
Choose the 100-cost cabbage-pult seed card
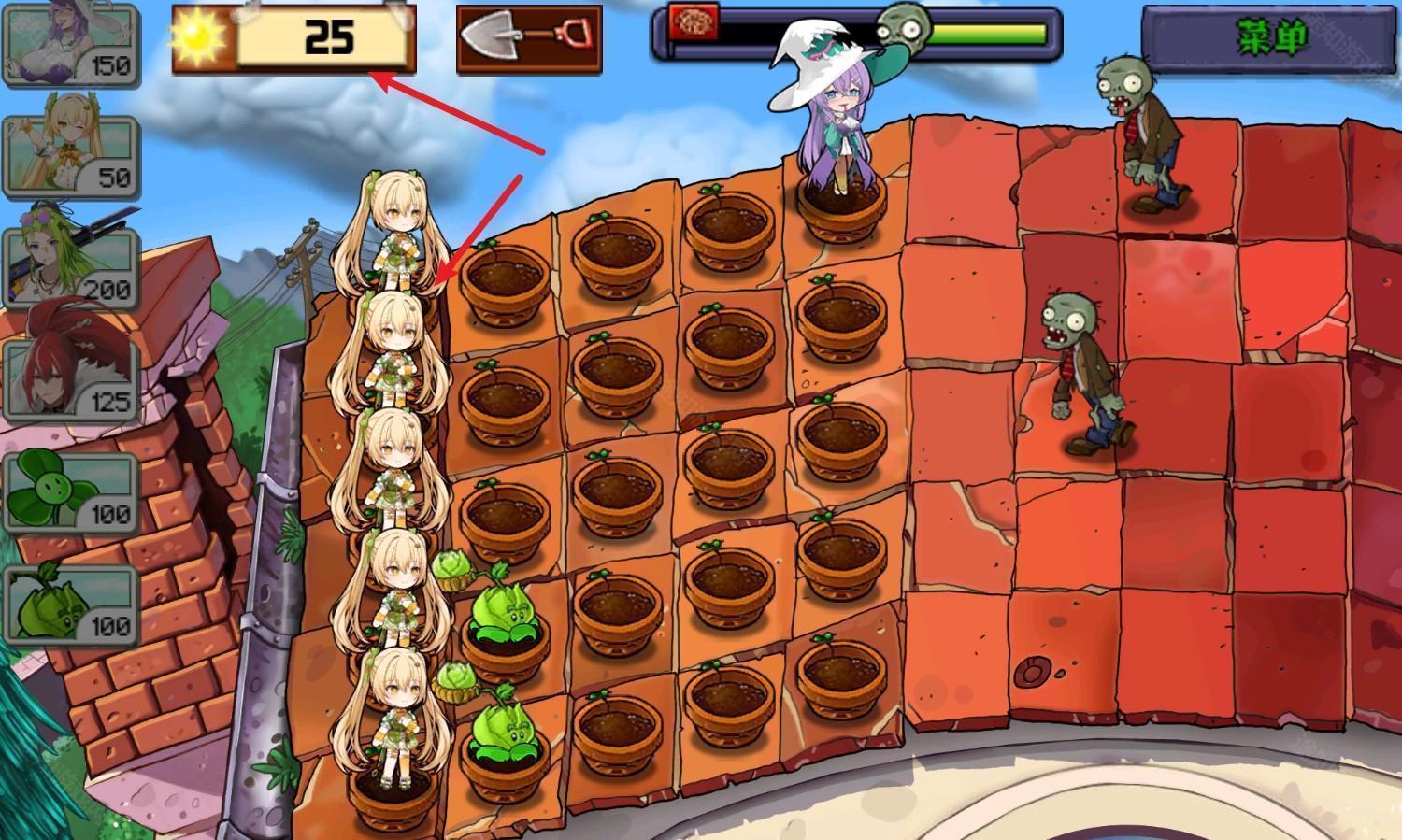pos(70,605)
